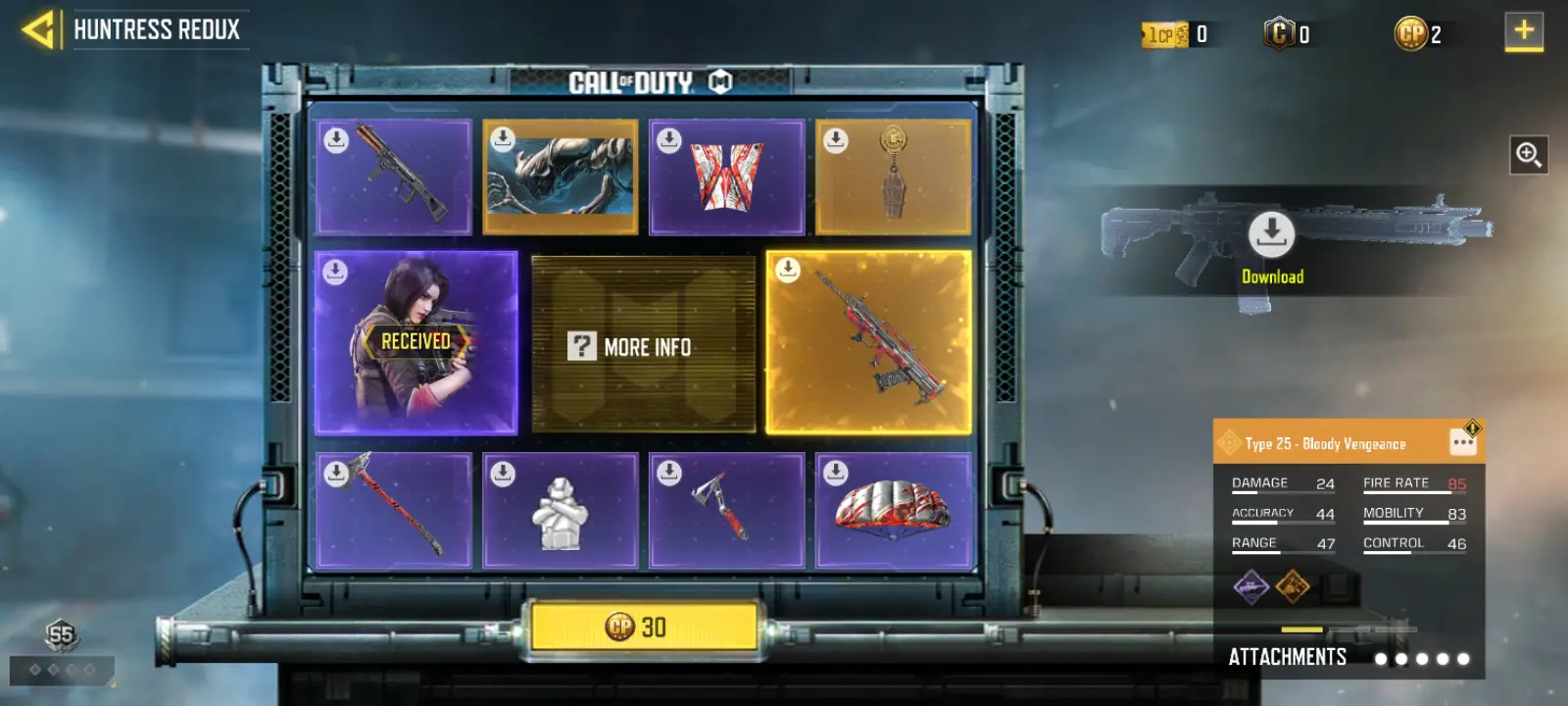Select the red sword melee tile
Image resolution: width=1568 pixels, height=706 pixels.
(x=394, y=511)
